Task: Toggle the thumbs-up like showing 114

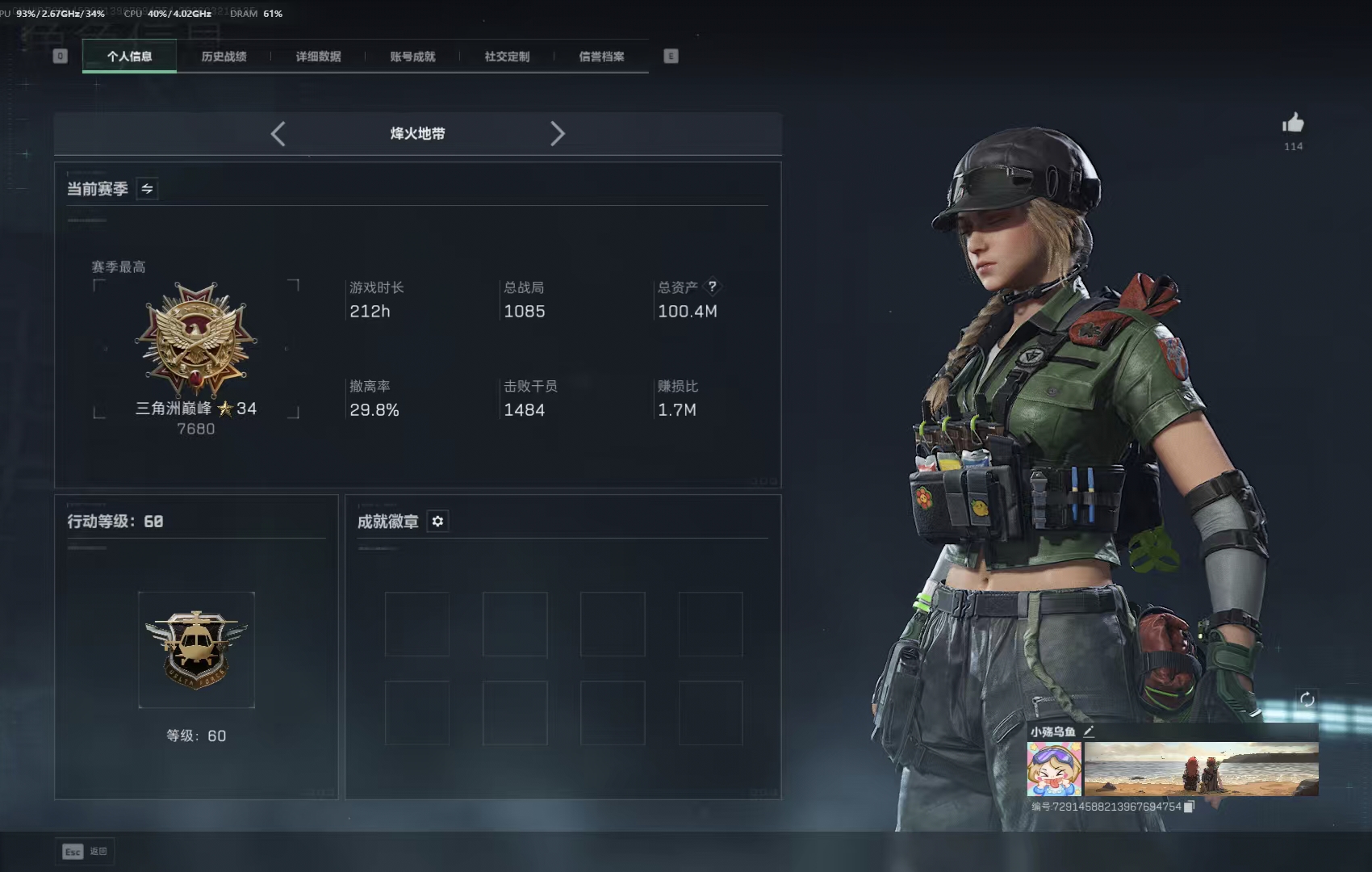Action: [1293, 124]
